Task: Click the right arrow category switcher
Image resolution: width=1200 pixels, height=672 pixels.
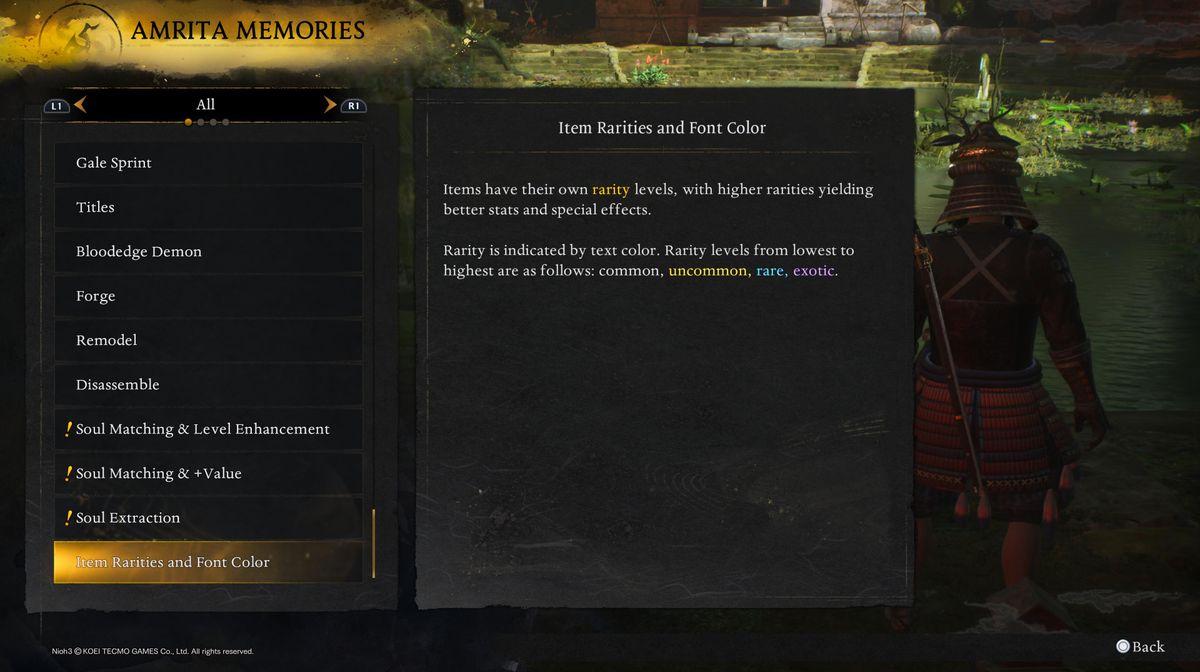Action: [330, 104]
